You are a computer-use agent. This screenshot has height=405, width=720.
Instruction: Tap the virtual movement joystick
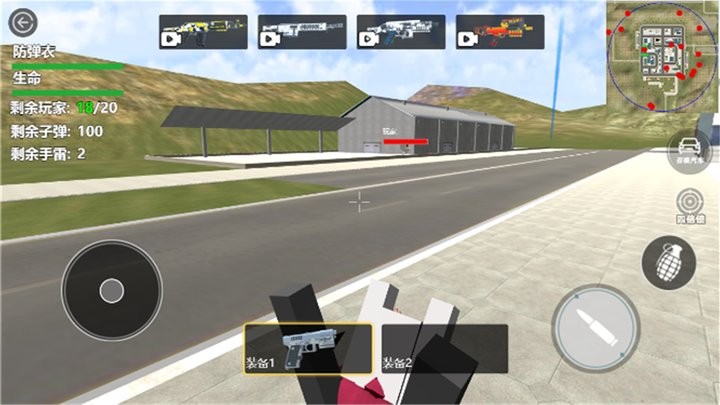[x=111, y=291]
